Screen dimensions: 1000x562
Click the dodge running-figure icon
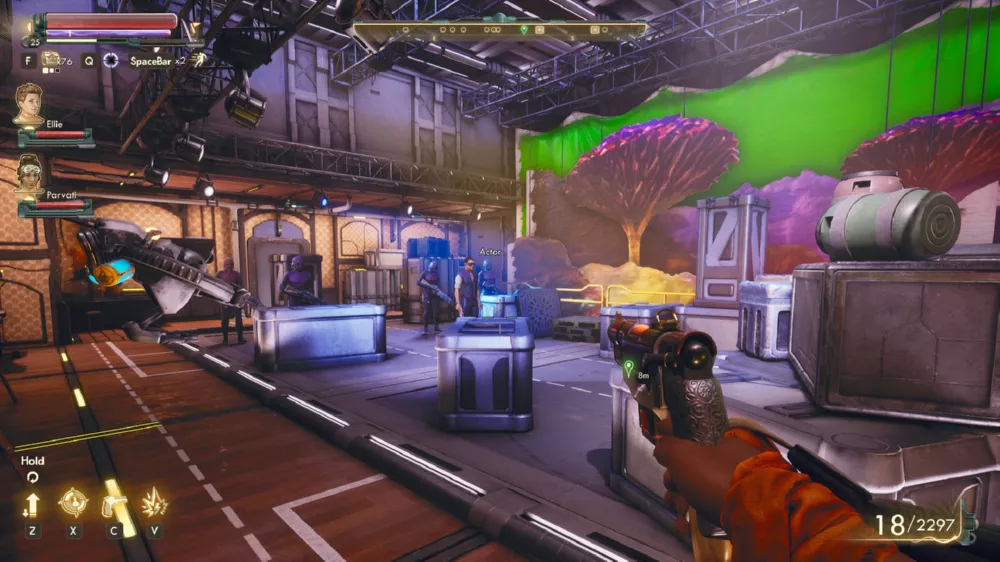point(199,60)
